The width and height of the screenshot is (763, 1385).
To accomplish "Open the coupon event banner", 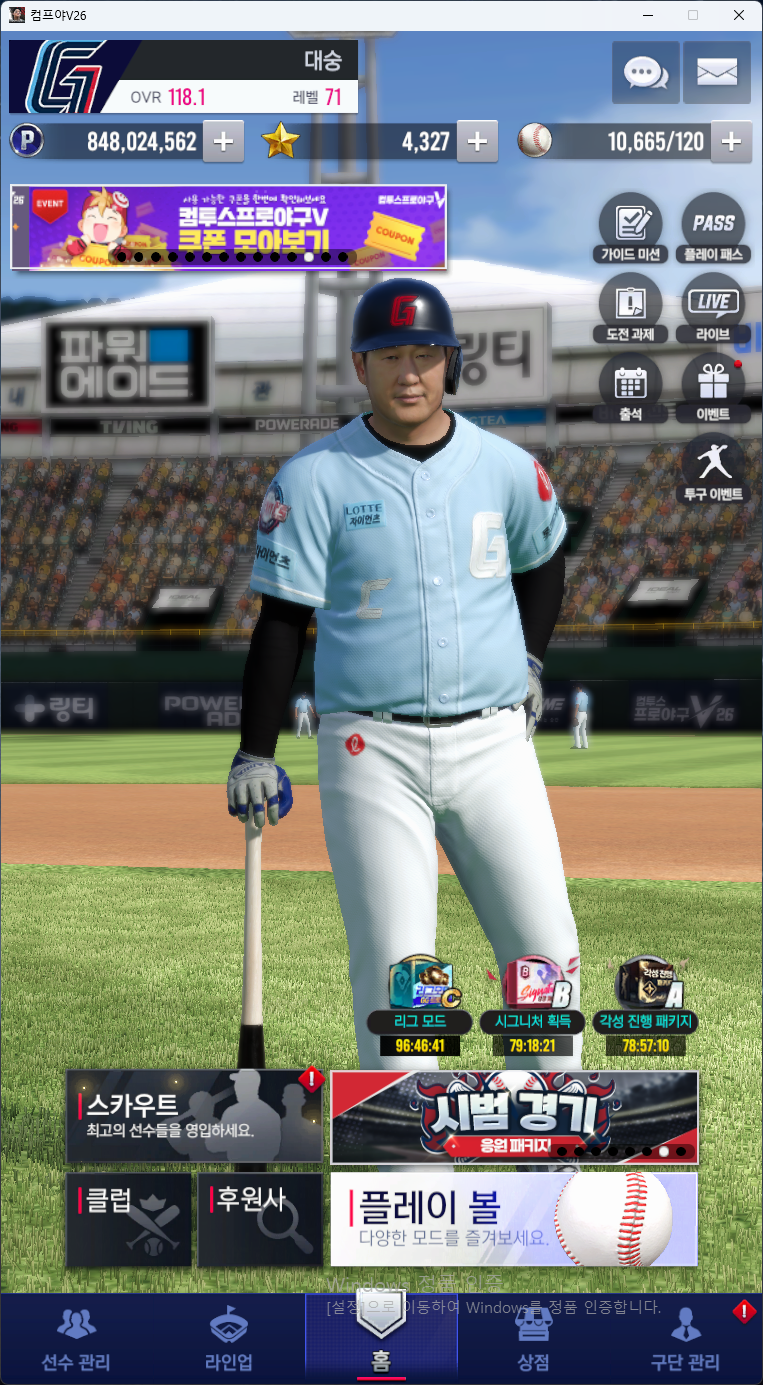I will point(228,226).
